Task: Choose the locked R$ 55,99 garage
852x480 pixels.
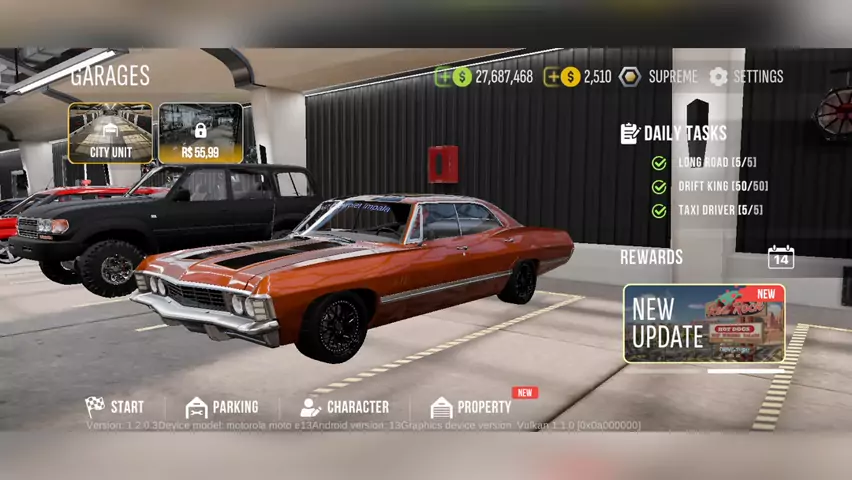Action: tap(200, 133)
